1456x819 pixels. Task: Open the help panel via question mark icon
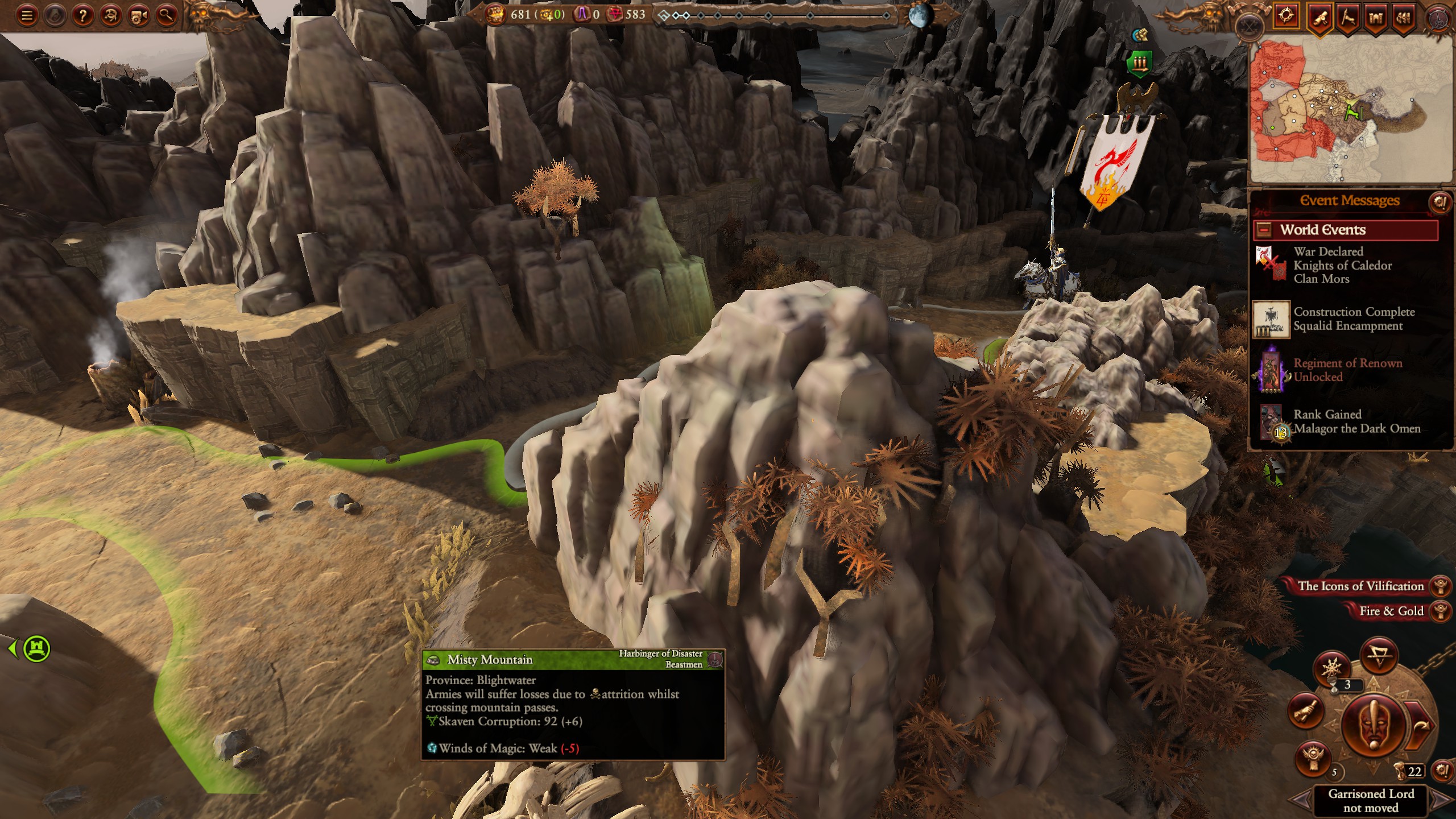point(83,15)
